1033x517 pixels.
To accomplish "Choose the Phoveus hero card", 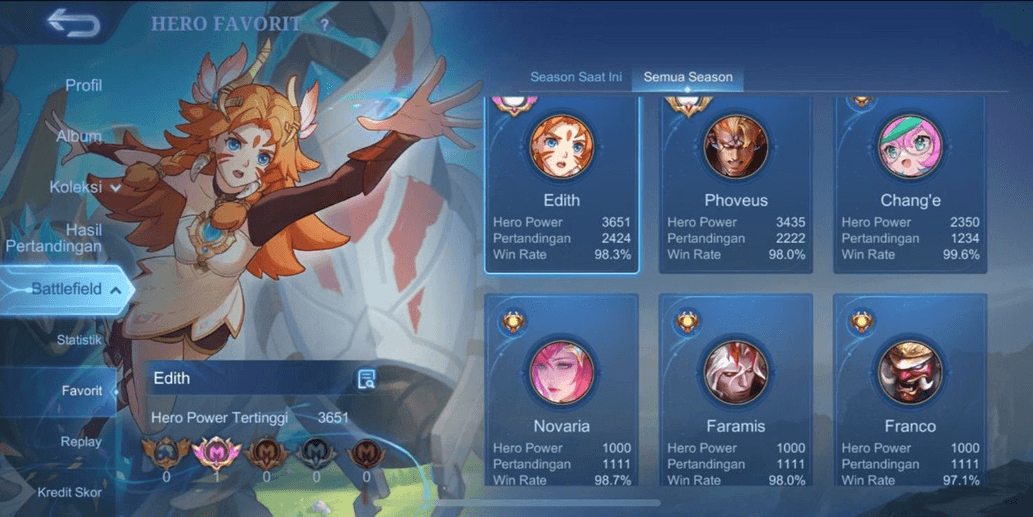I will point(736,186).
